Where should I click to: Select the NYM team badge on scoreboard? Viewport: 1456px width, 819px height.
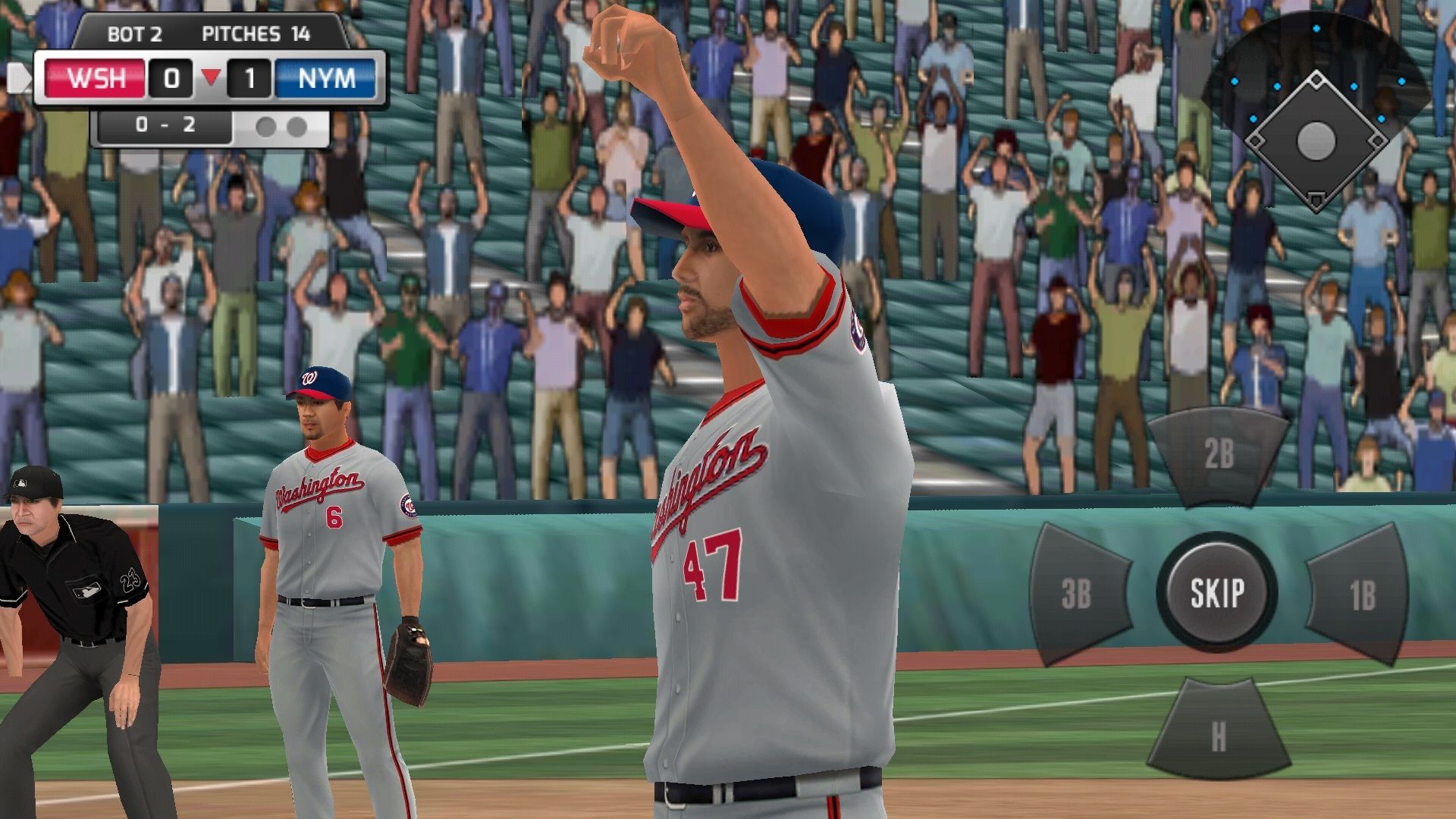[x=328, y=78]
